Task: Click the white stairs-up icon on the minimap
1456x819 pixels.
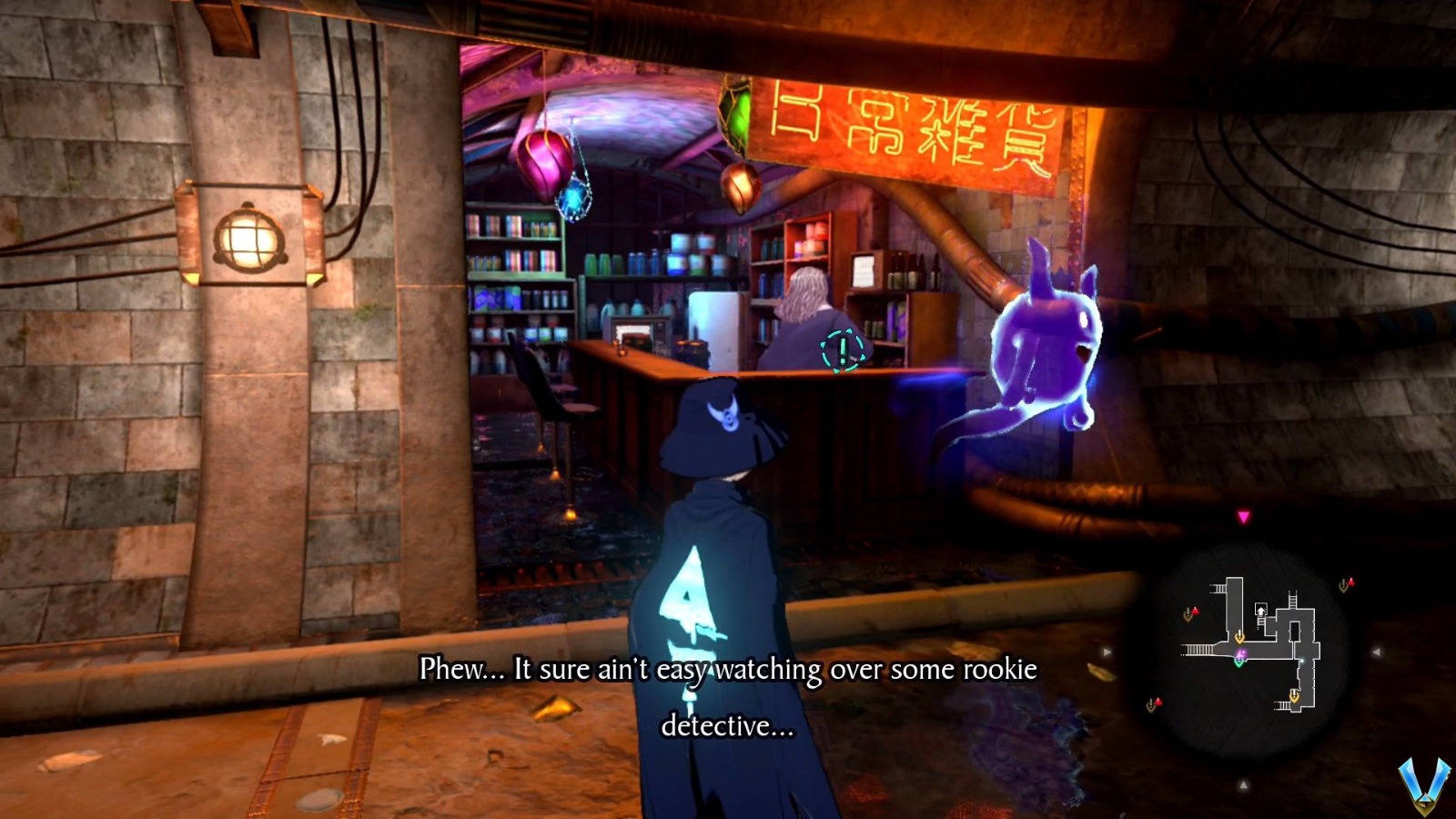Action: coord(1260,611)
